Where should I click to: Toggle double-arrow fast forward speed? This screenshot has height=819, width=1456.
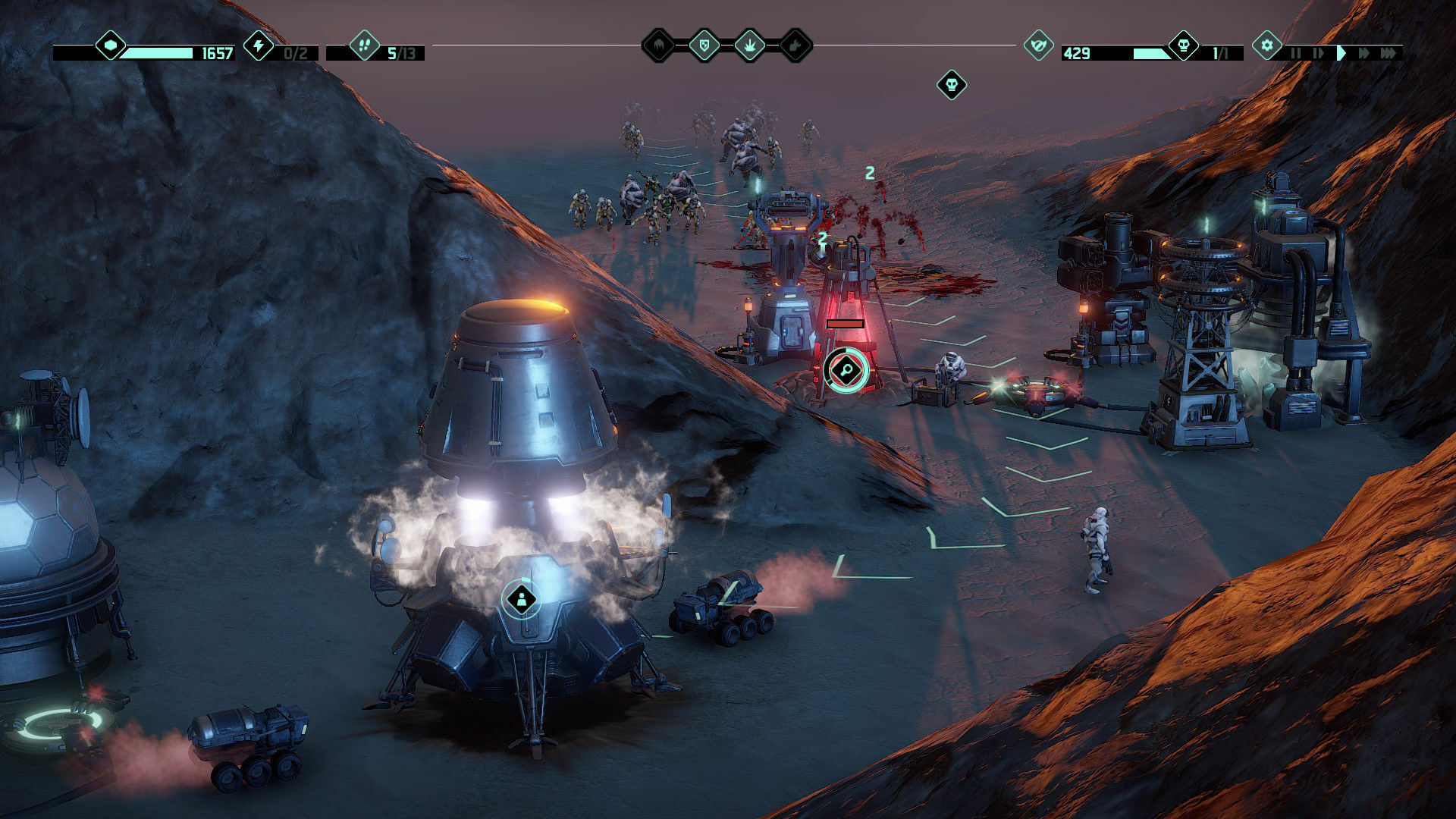pos(1364,52)
